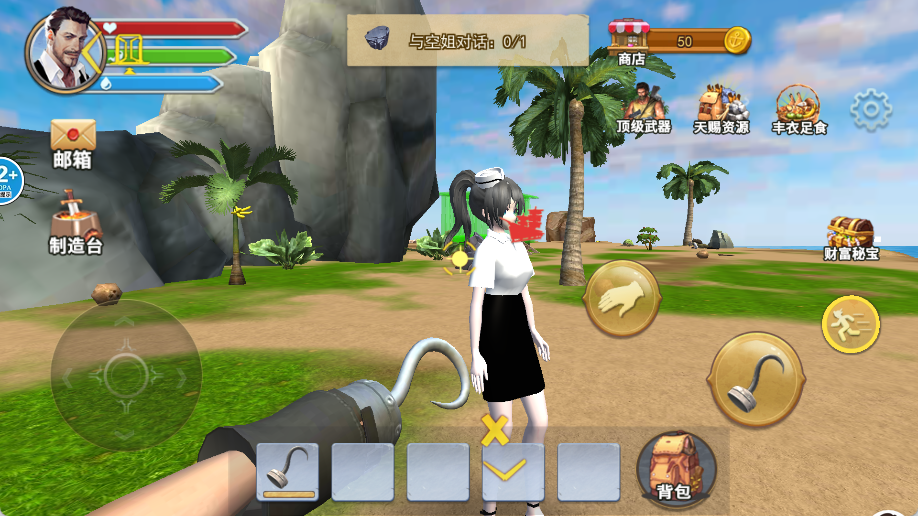Open the 商店 shop

tap(630, 42)
